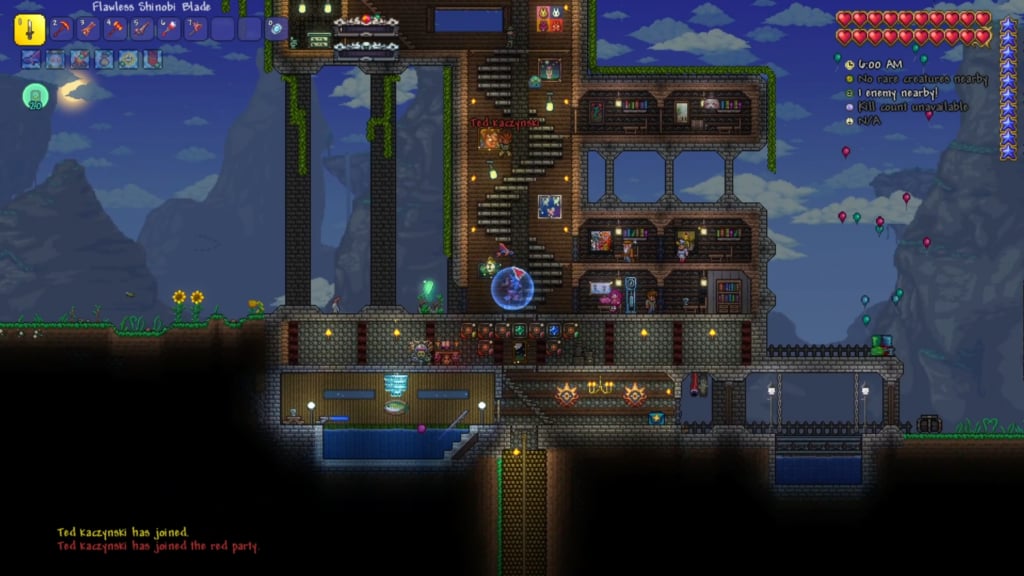This screenshot has height=576, width=1024.
Task: Click the green circular icon showing 20
Action: (36, 96)
